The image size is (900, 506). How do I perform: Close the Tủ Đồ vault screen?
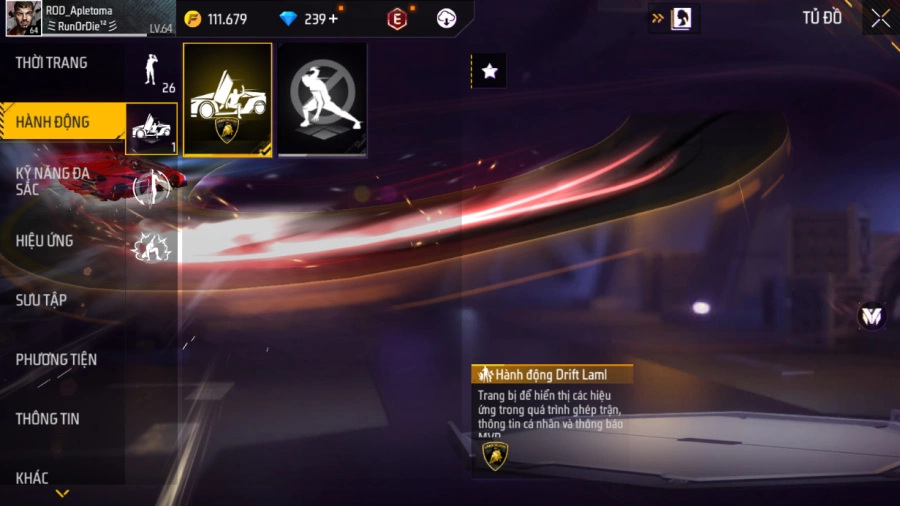click(x=880, y=18)
